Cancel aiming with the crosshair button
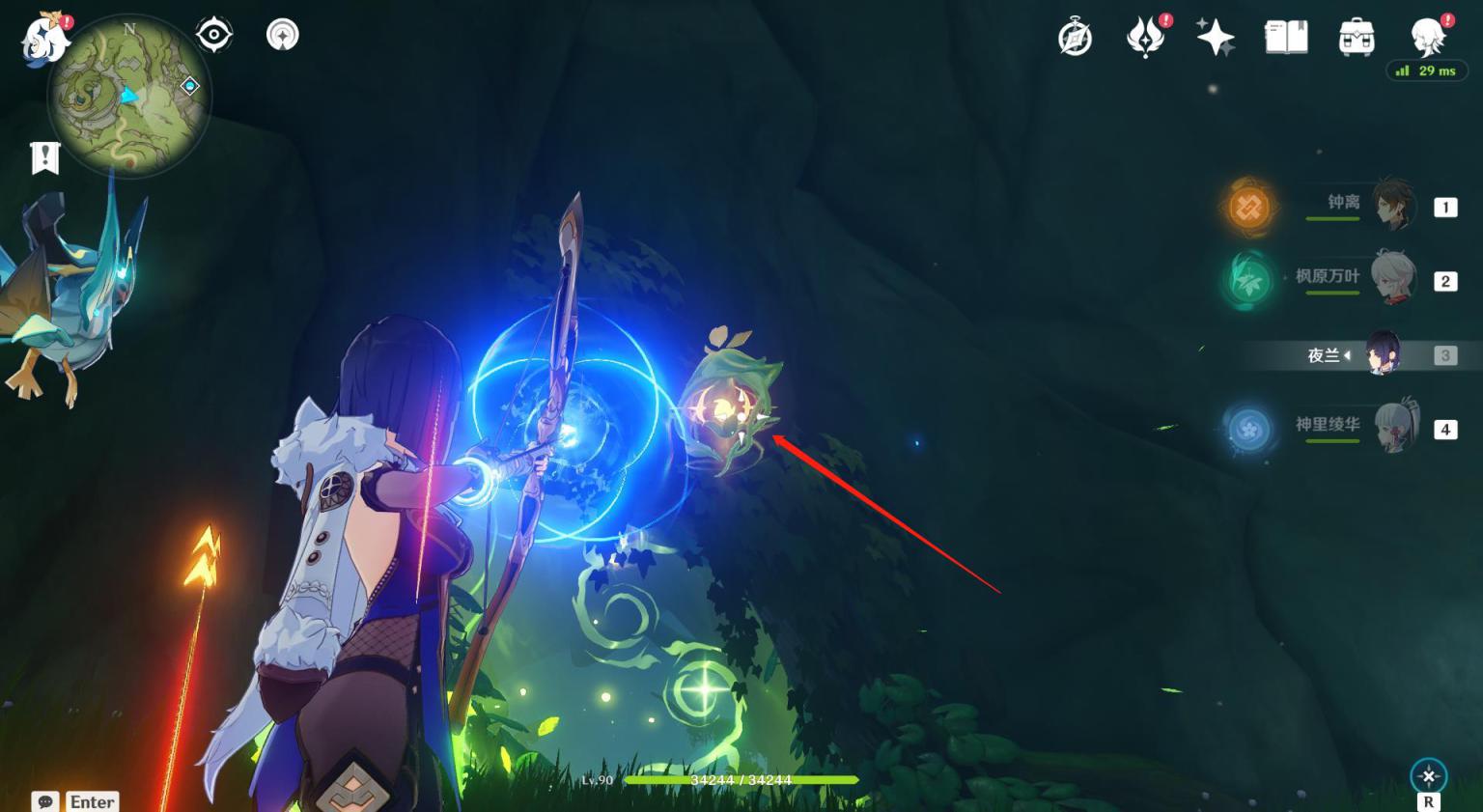 tap(1428, 776)
